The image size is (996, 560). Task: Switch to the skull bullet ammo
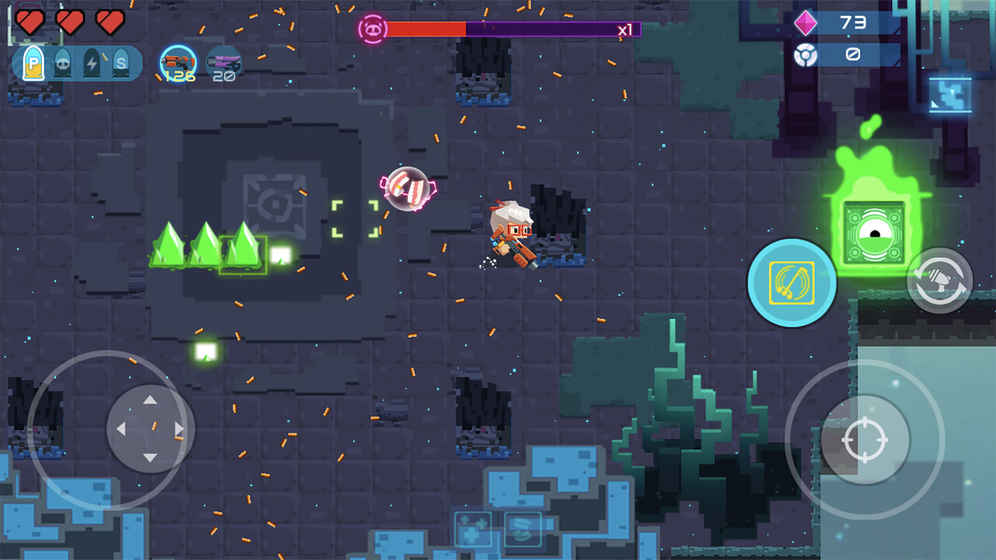(x=62, y=64)
